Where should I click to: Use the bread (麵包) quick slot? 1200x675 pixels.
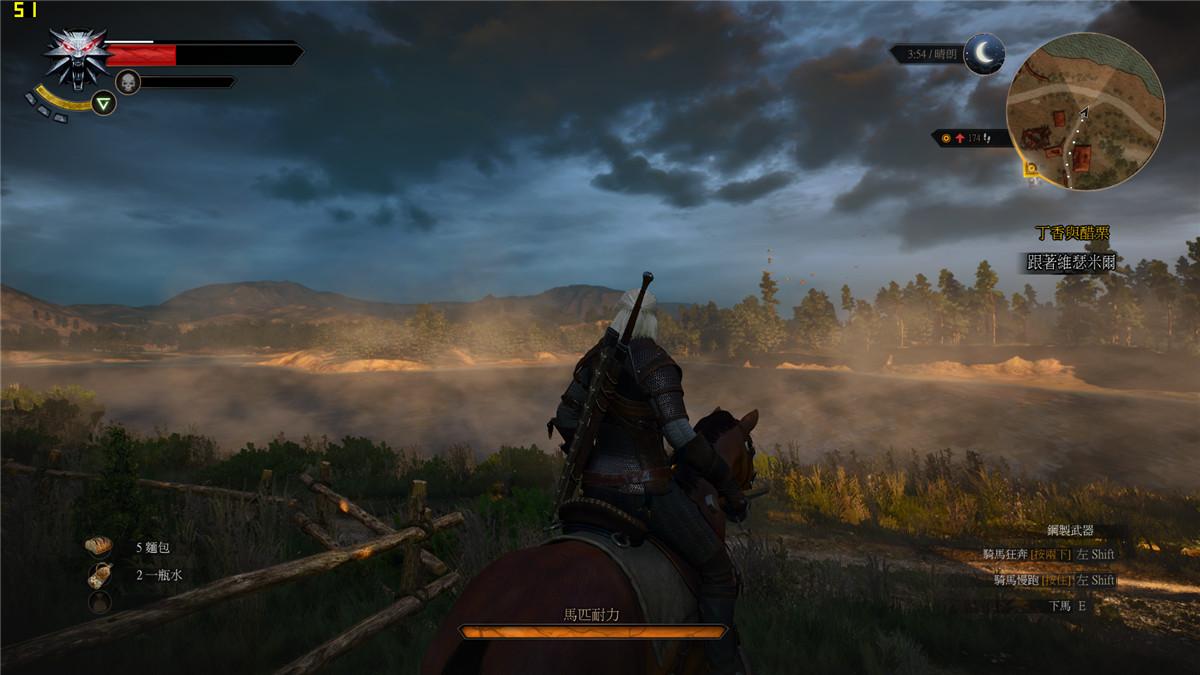pyautogui.click(x=99, y=547)
